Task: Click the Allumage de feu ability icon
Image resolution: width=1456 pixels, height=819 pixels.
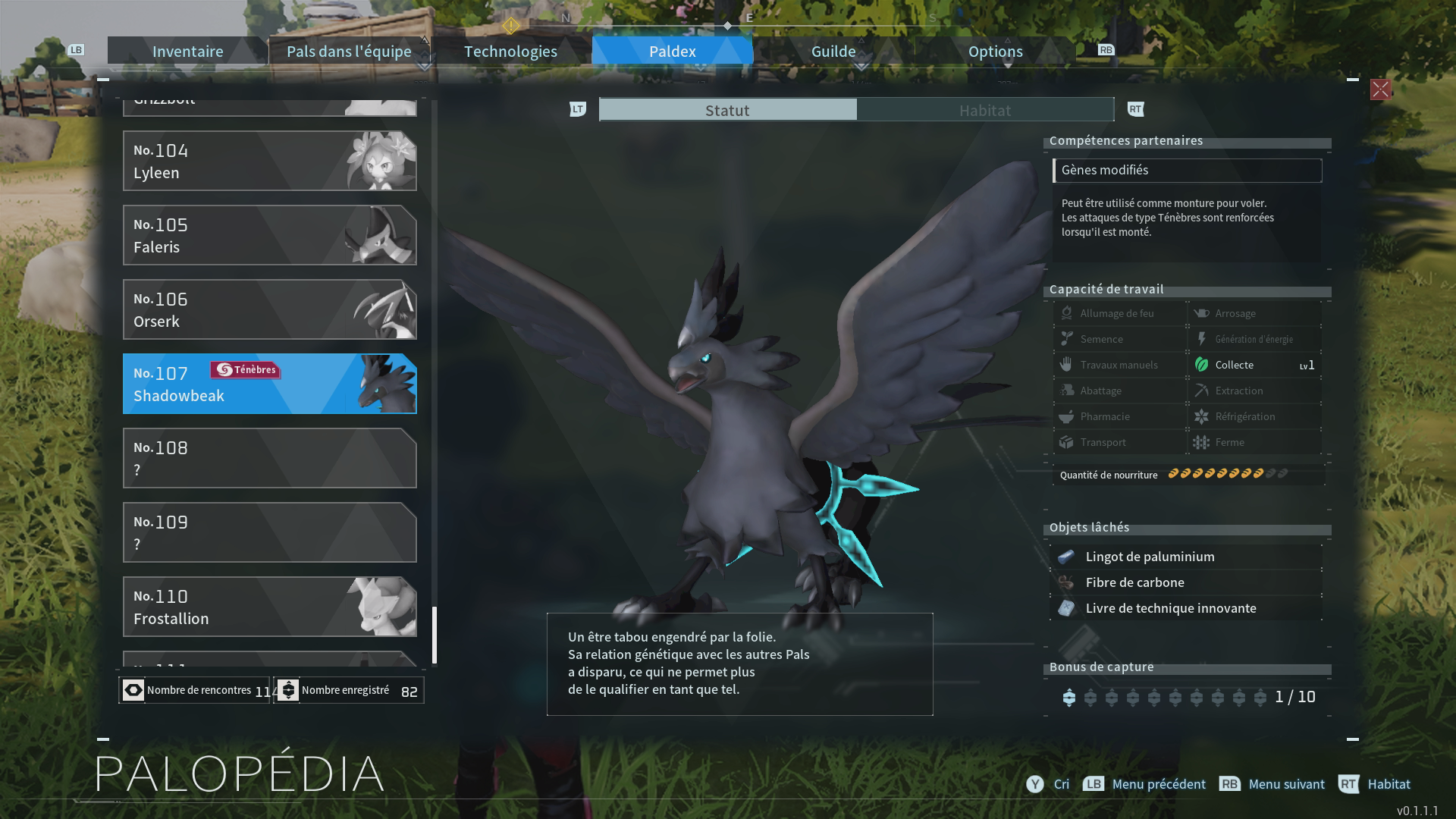Action: pos(1065,312)
